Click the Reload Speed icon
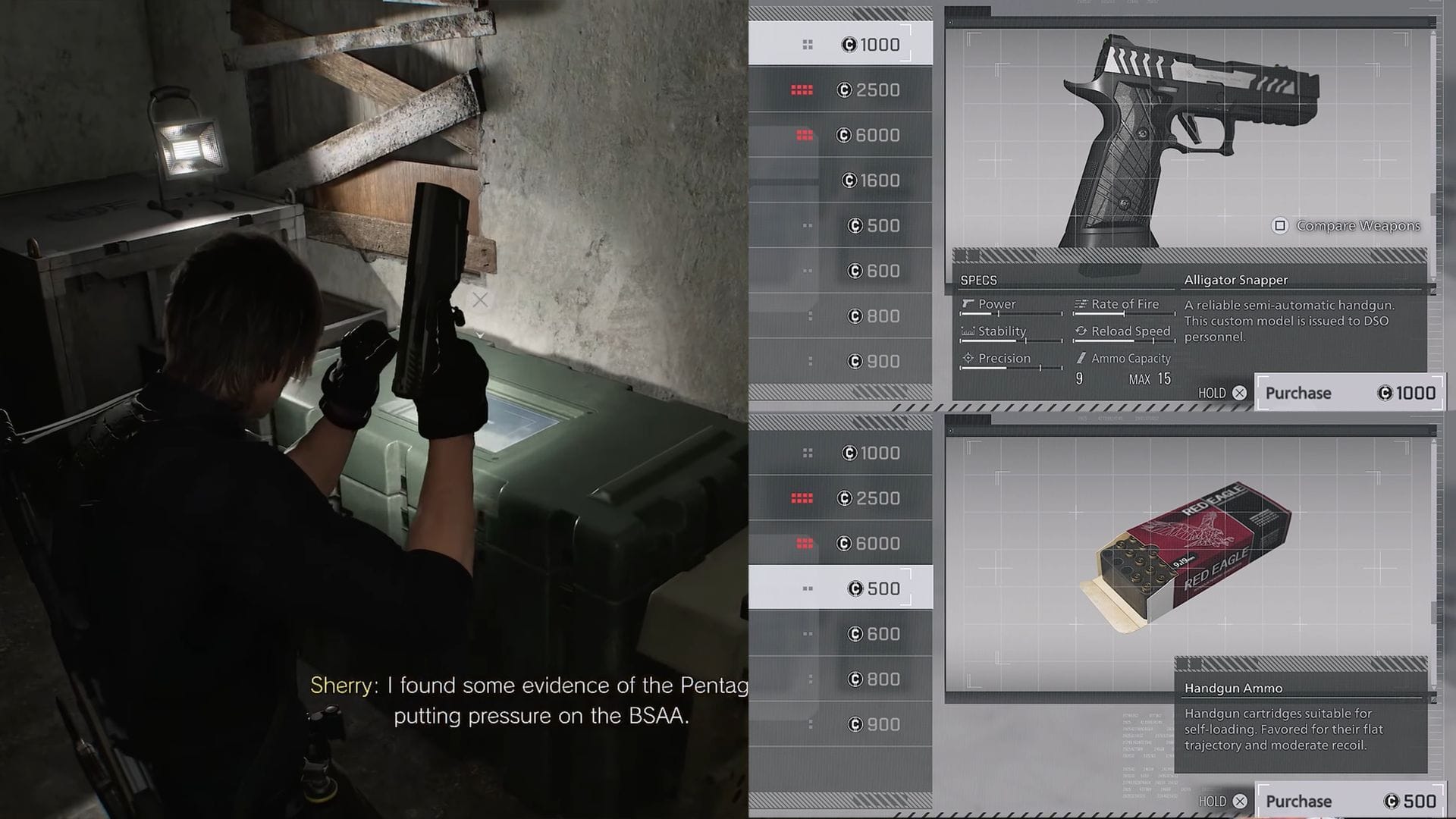The height and width of the screenshot is (819, 1456). 1081,331
